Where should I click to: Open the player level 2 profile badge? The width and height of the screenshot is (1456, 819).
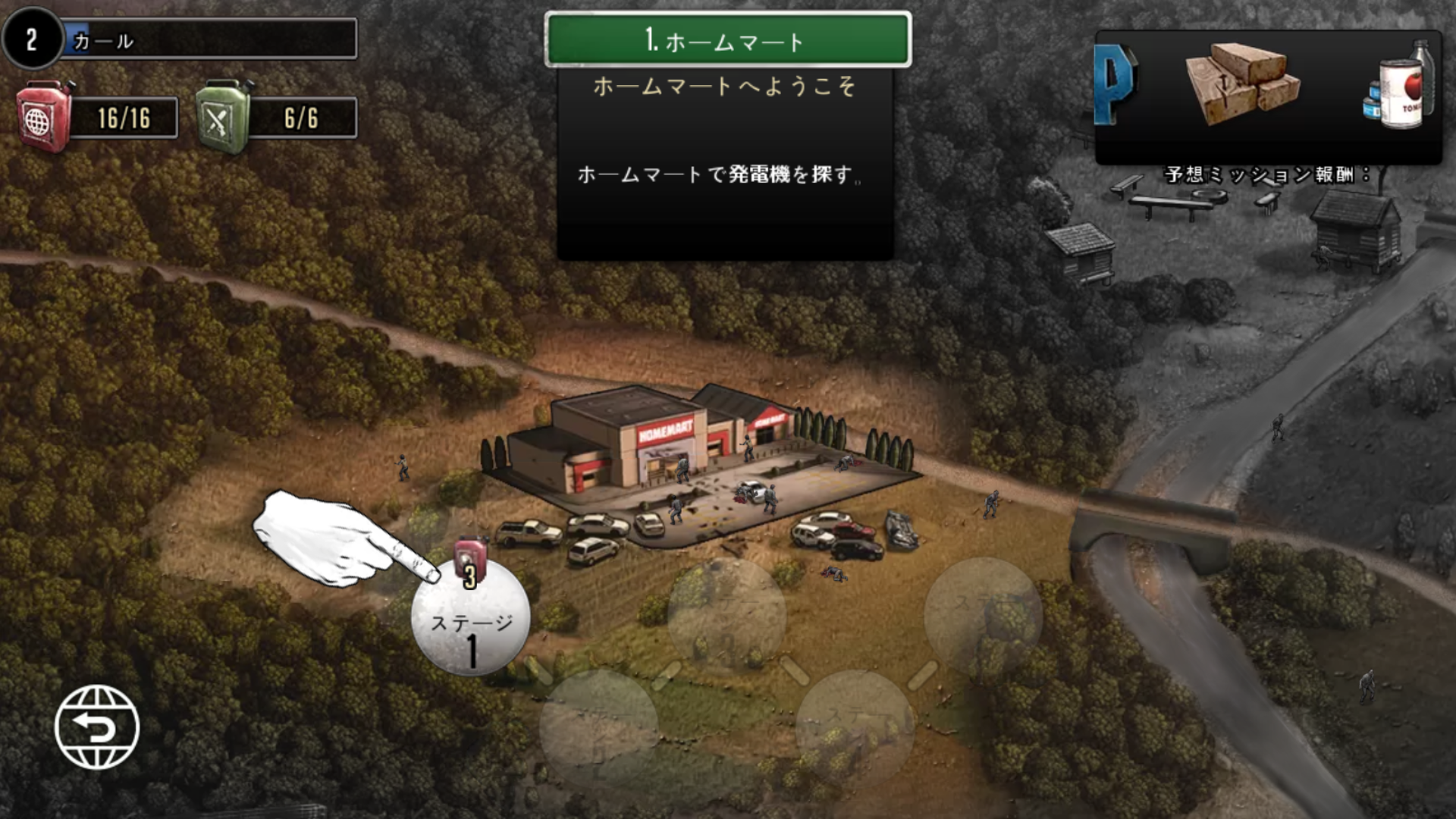point(32,39)
